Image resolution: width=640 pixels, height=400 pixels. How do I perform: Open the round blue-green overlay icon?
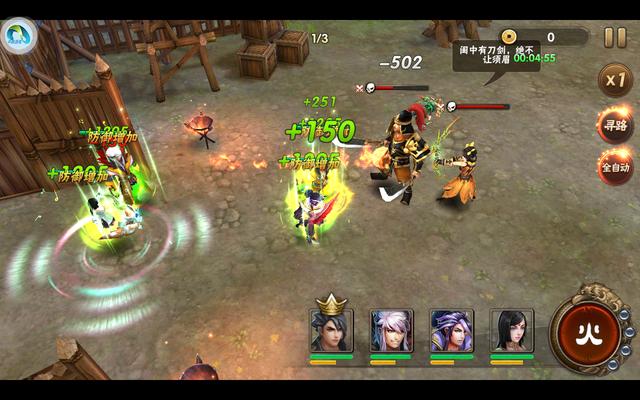pos(19,37)
